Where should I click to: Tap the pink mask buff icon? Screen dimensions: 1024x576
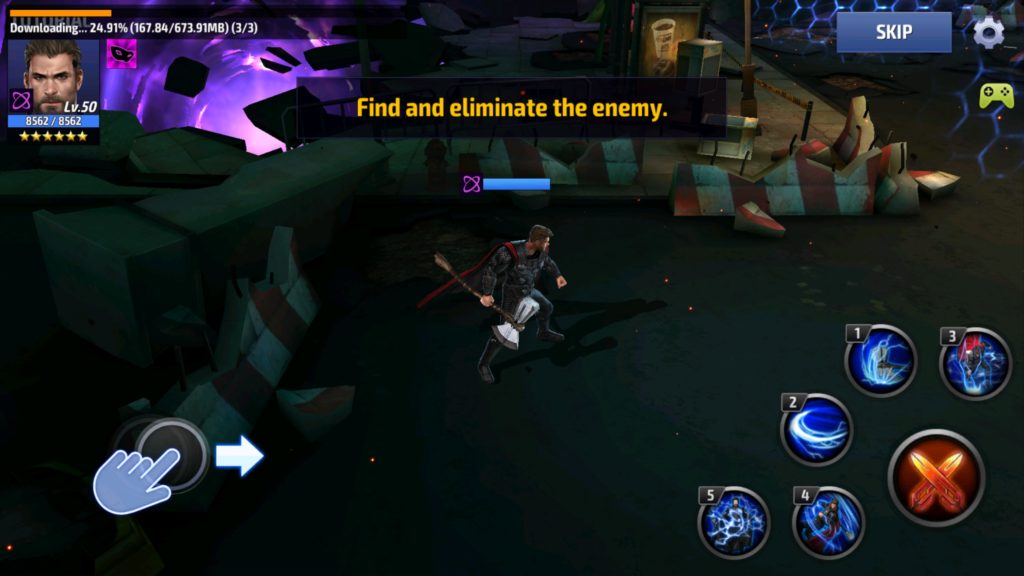[122, 53]
